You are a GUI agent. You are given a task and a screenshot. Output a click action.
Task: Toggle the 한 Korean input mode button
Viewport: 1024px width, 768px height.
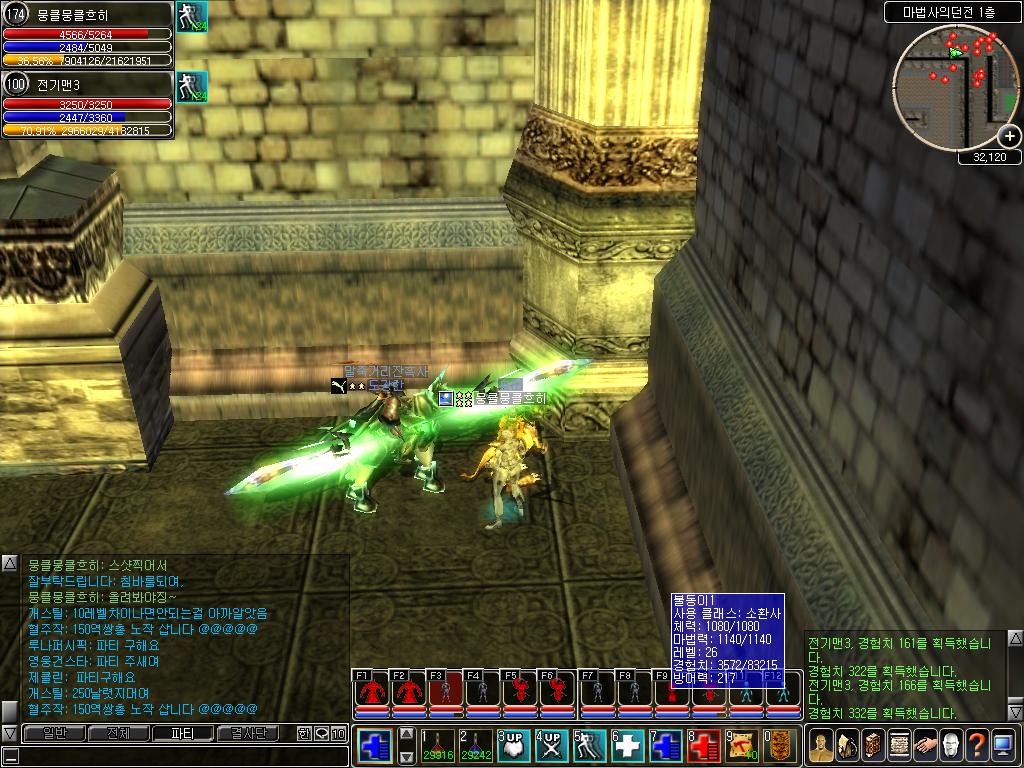click(304, 733)
